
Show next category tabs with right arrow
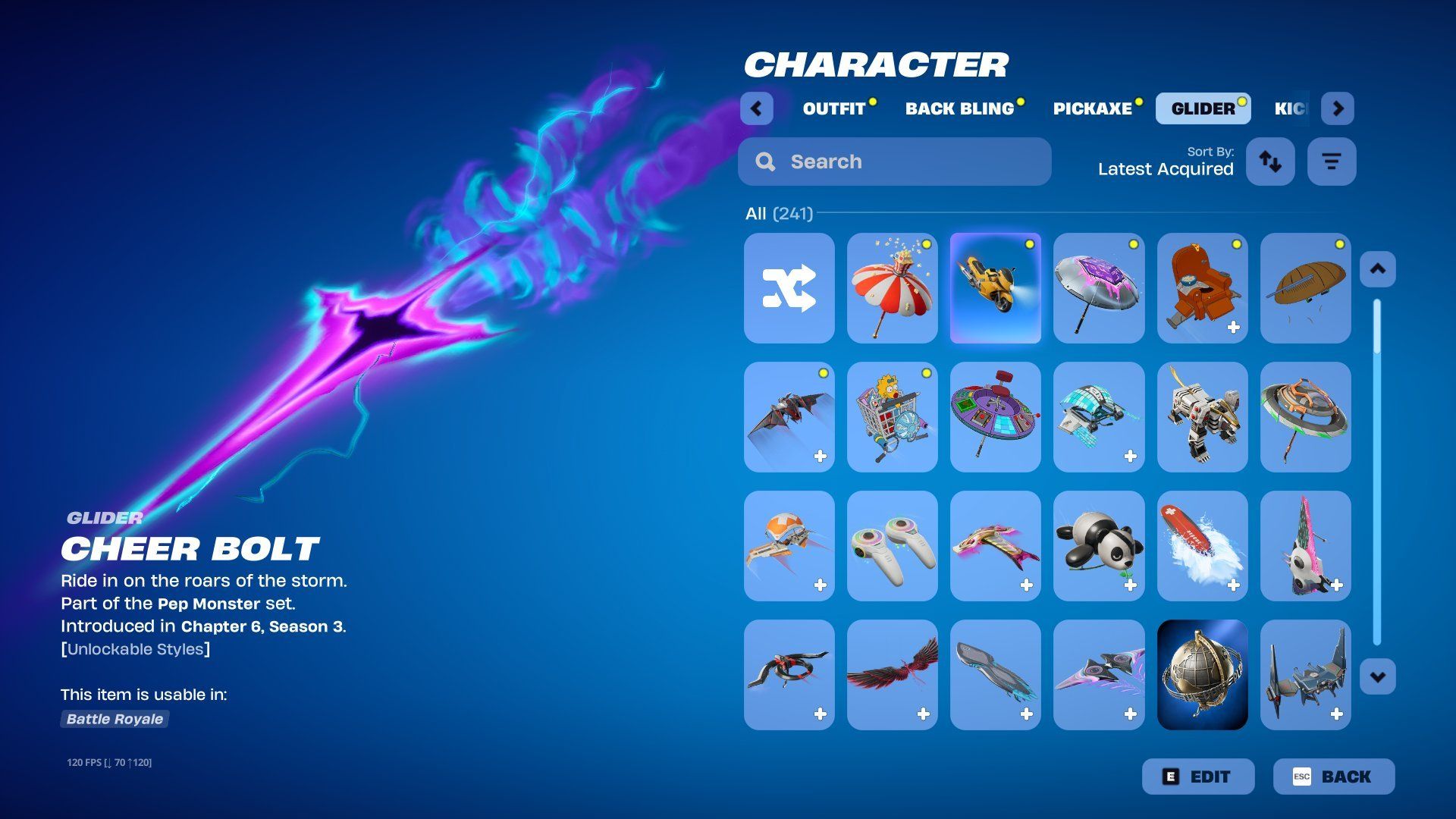[x=1338, y=108]
